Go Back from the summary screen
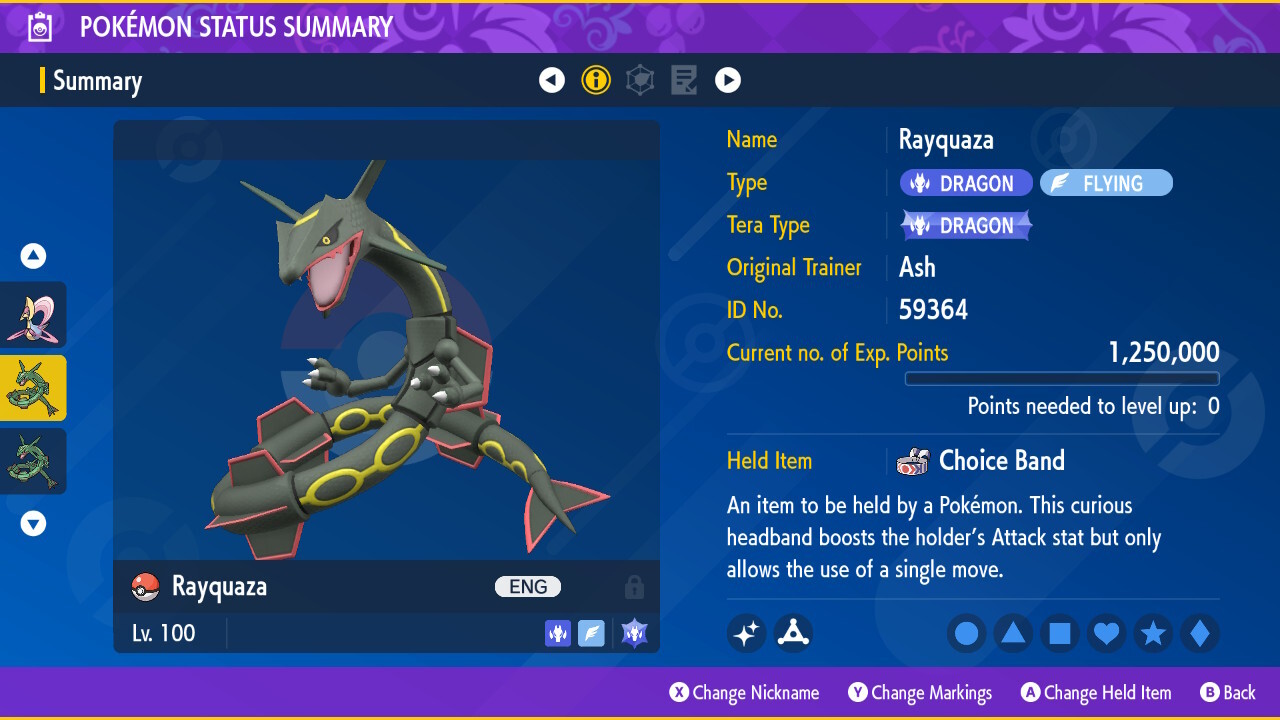The width and height of the screenshot is (1280, 720). point(1228,693)
